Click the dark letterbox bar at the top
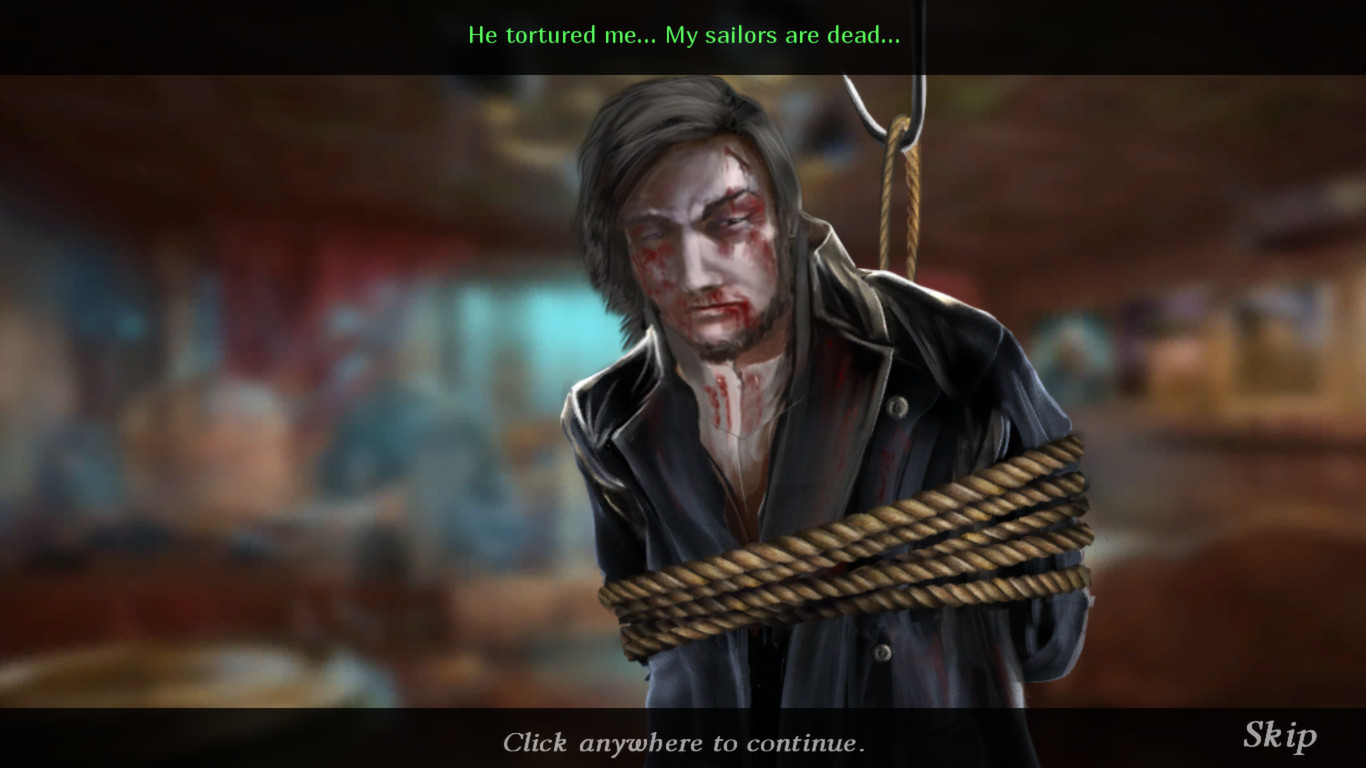 point(200,35)
